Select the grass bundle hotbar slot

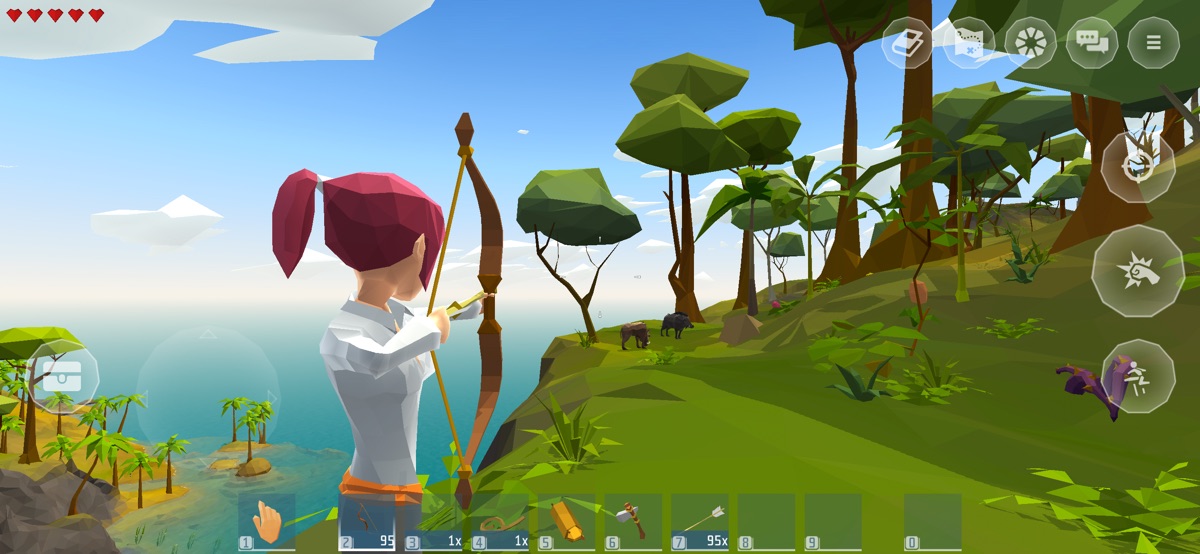[x=435, y=522]
